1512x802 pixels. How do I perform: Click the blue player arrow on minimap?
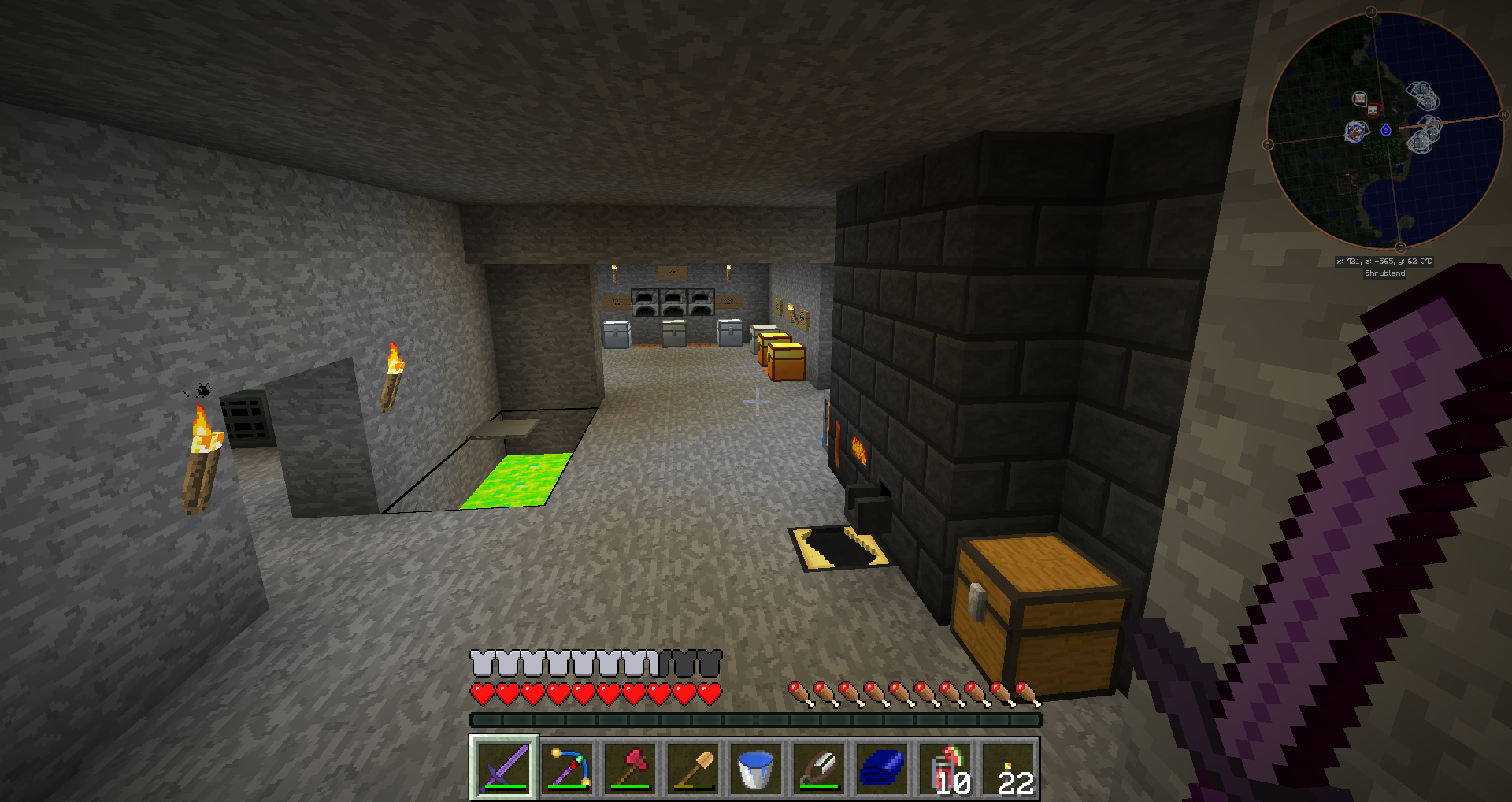tap(1386, 130)
